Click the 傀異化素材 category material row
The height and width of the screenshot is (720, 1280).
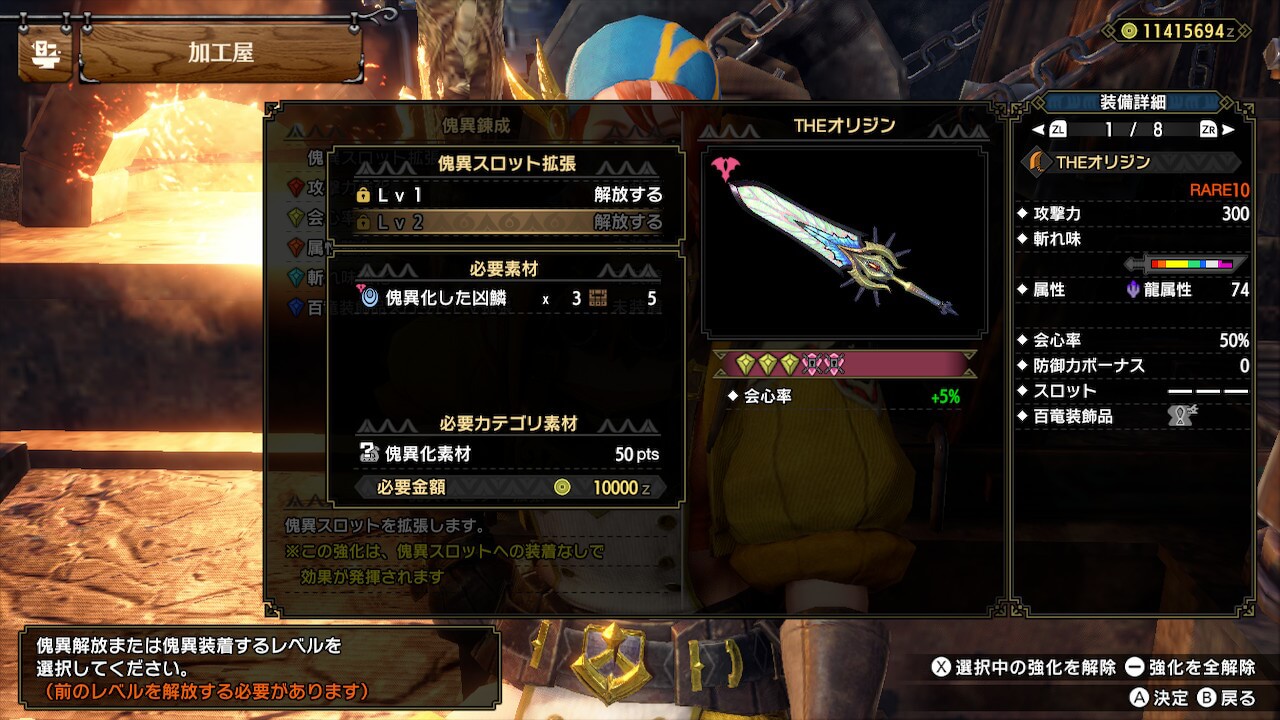point(508,454)
